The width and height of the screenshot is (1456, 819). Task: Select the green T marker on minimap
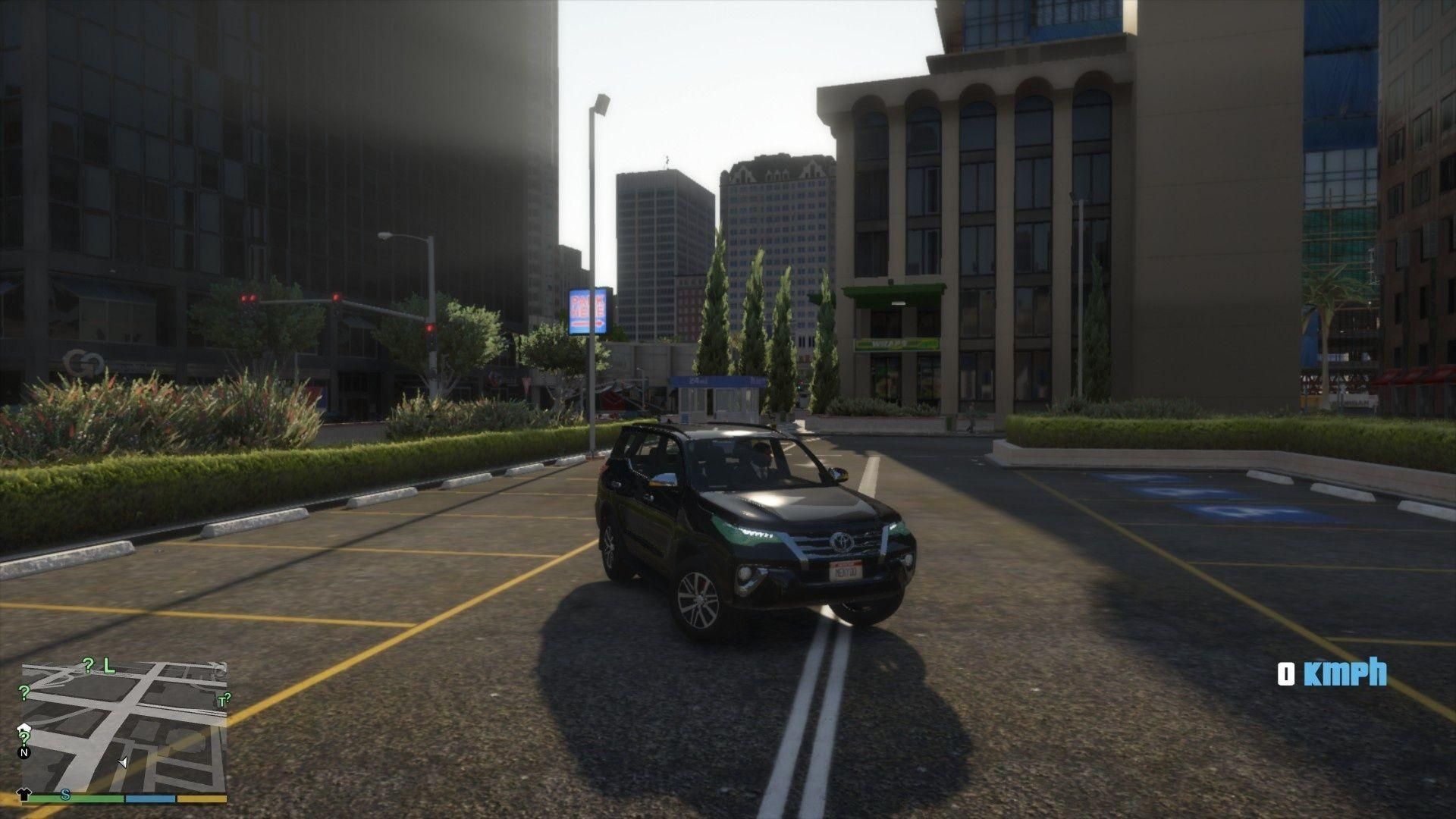(x=223, y=701)
